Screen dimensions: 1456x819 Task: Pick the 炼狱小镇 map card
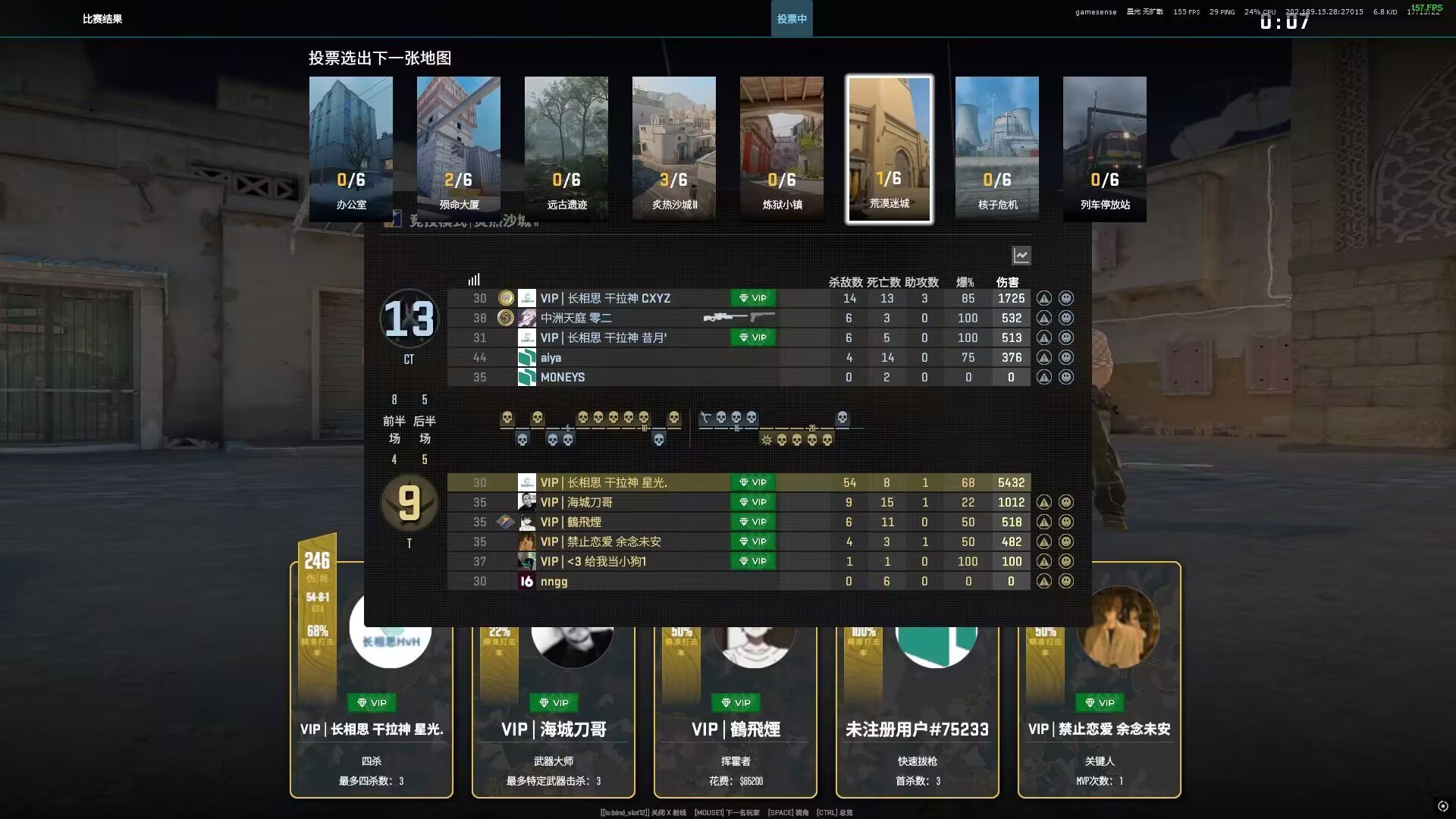pyautogui.click(x=782, y=149)
